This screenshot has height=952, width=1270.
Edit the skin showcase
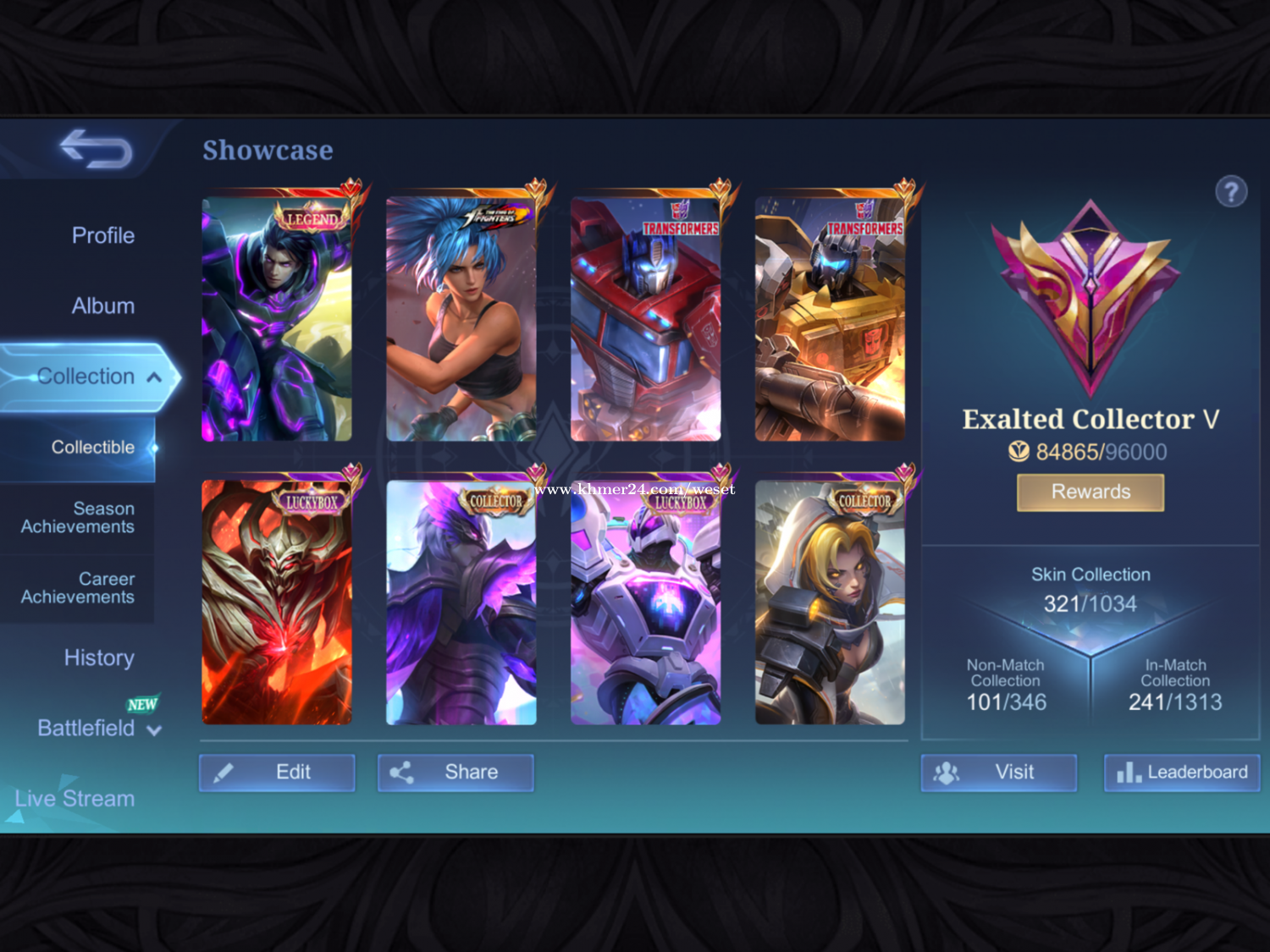click(x=277, y=772)
